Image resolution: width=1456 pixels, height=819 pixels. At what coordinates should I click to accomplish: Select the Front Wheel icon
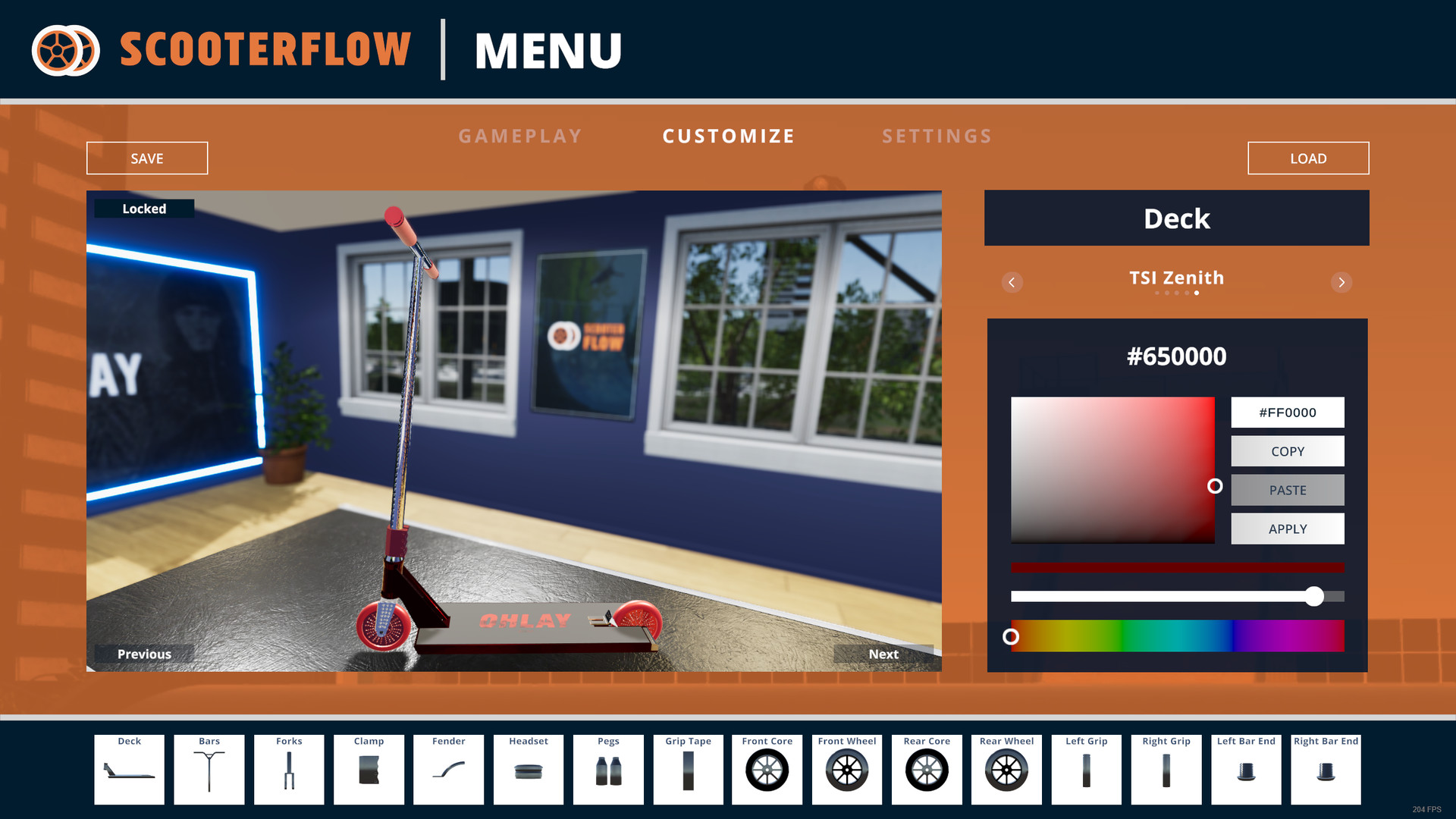pyautogui.click(x=847, y=769)
